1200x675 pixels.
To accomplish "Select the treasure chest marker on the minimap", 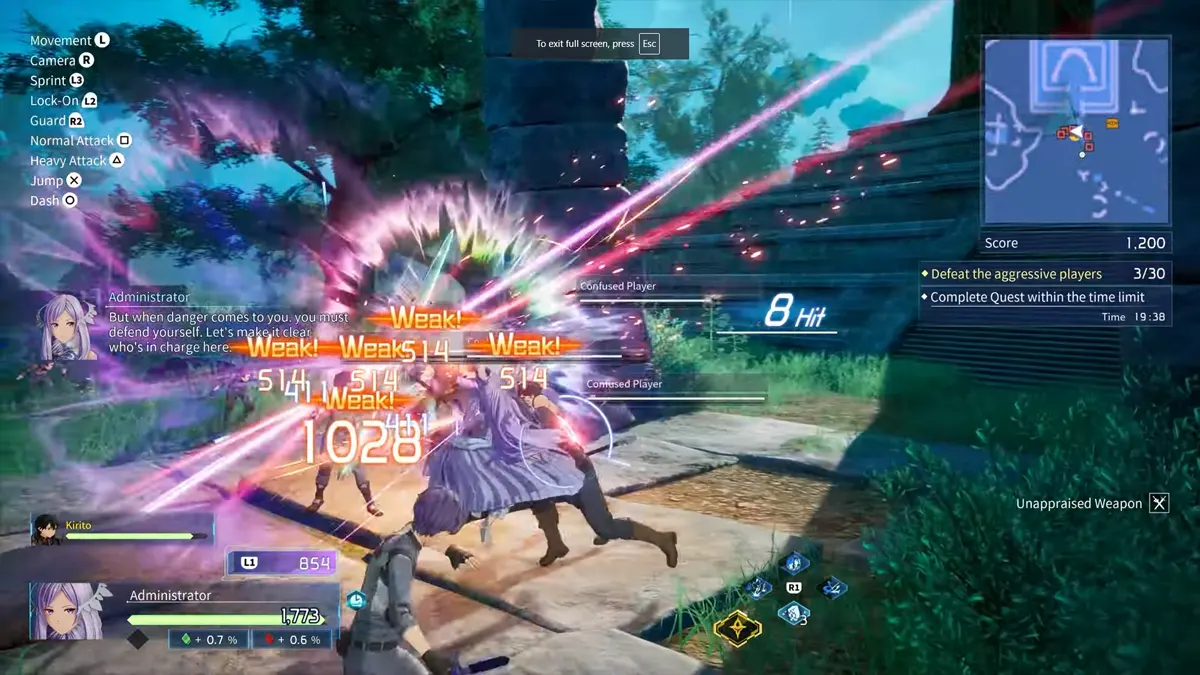I will click(1112, 123).
